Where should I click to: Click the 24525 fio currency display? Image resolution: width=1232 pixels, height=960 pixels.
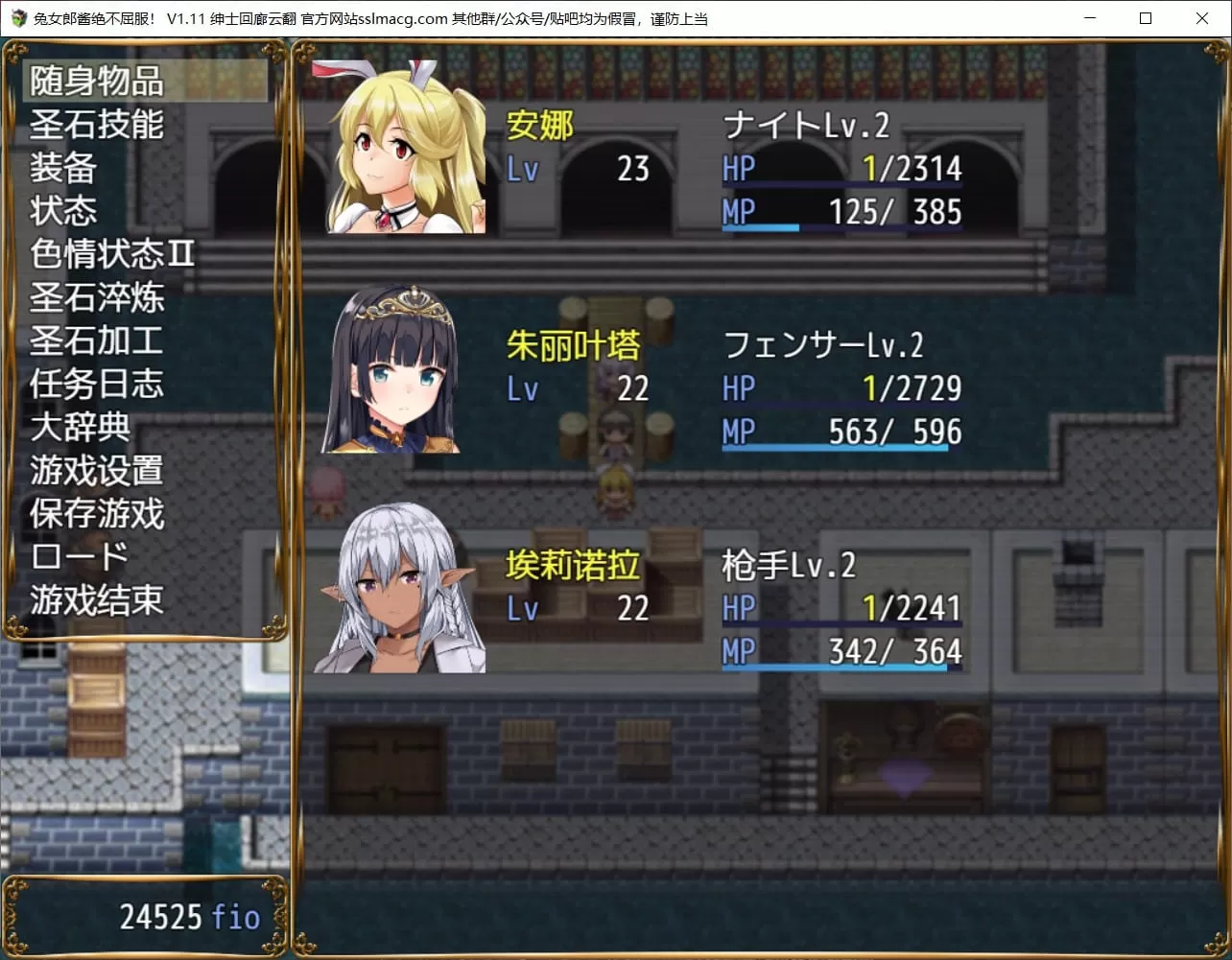[188, 916]
